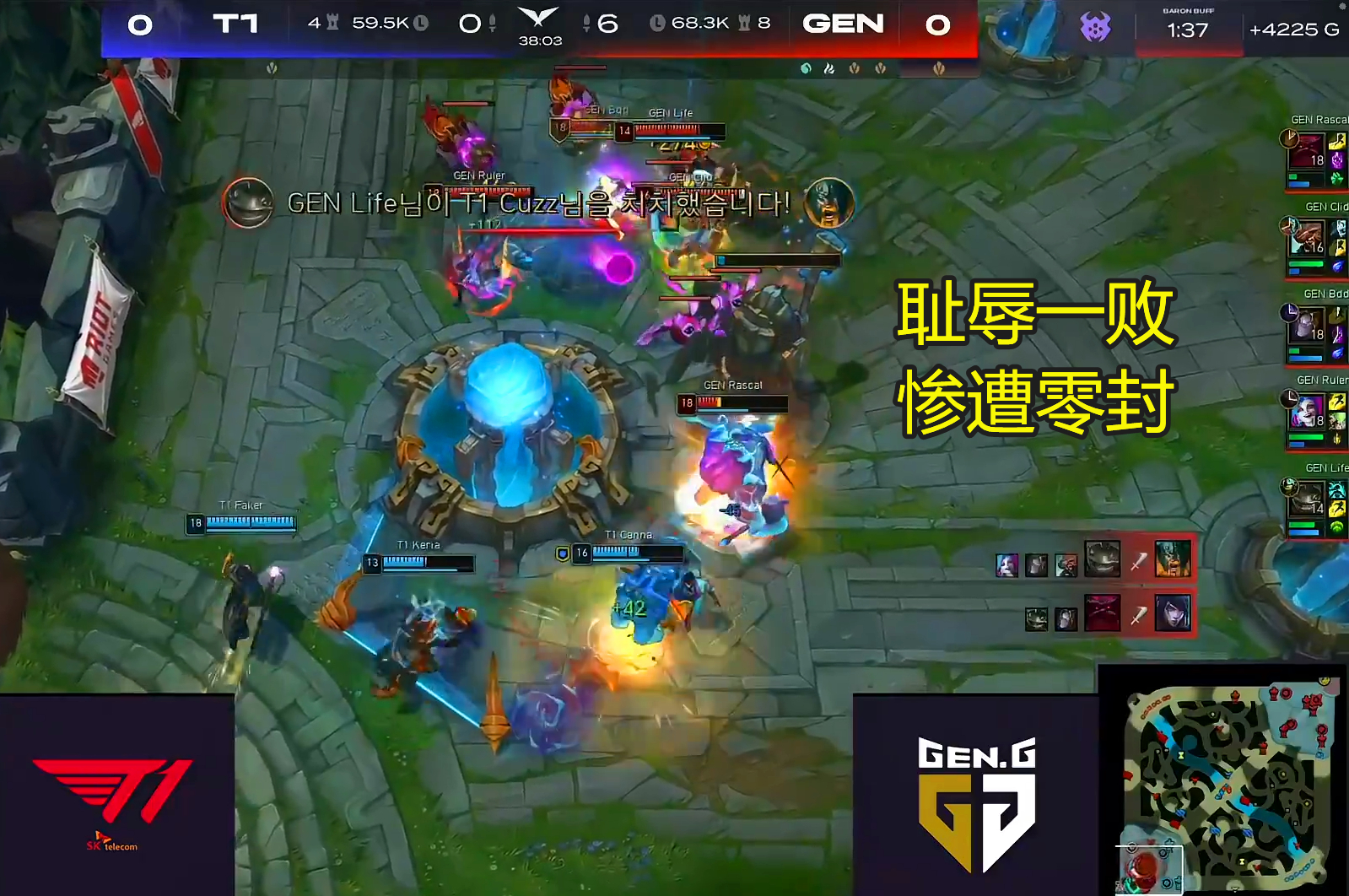The height and width of the screenshot is (896, 1349).
Task: Click the tower count icon next to 59.5K
Action: [331, 22]
